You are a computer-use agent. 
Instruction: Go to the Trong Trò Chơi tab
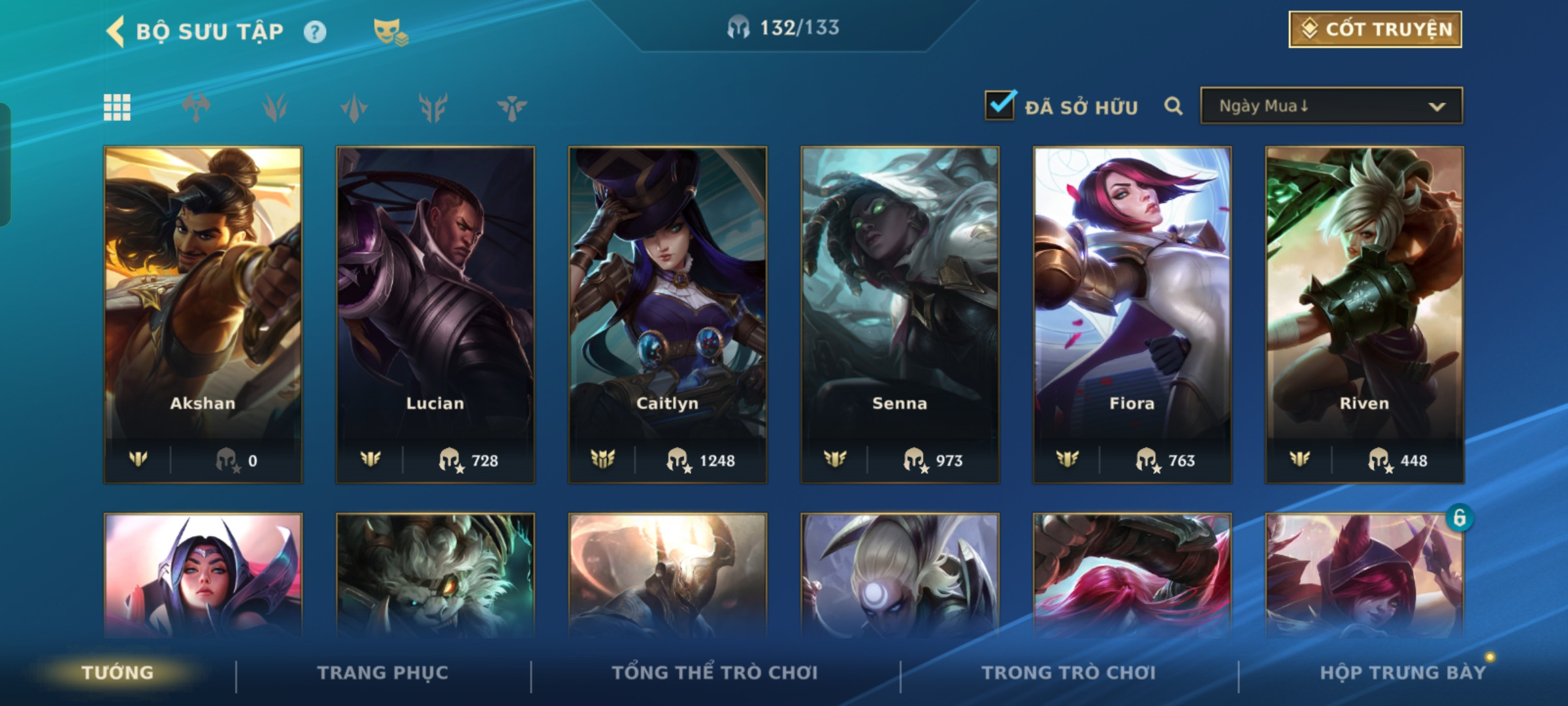[x=1068, y=673]
